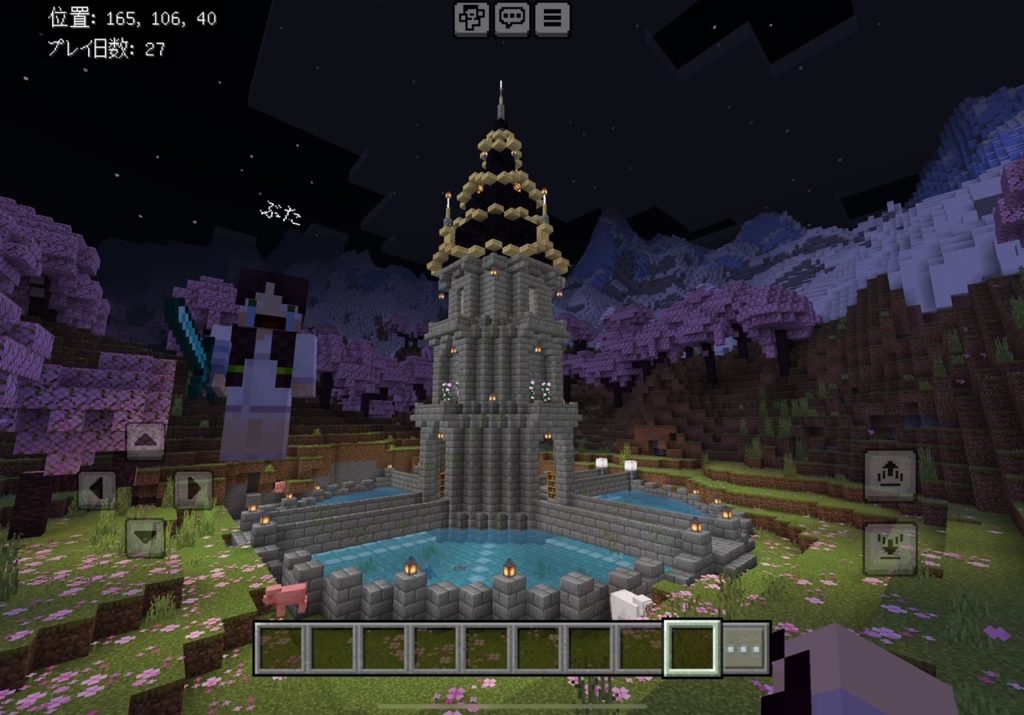Select the highlighted hotbar slot
The width and height of the screenshot is (1024, 715).
click(691, 648)
